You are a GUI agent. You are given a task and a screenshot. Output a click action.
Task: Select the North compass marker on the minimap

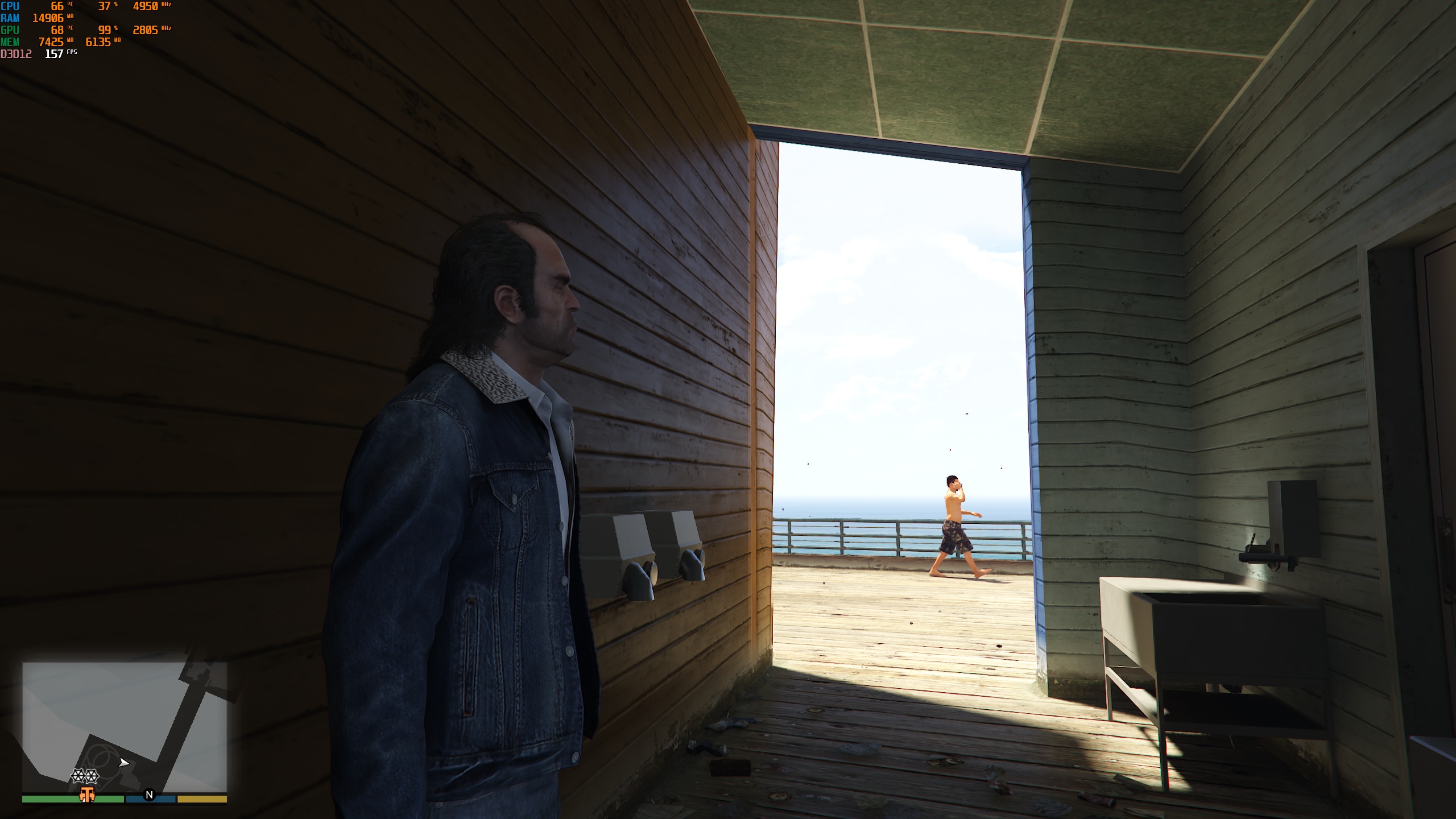[149, 795]
